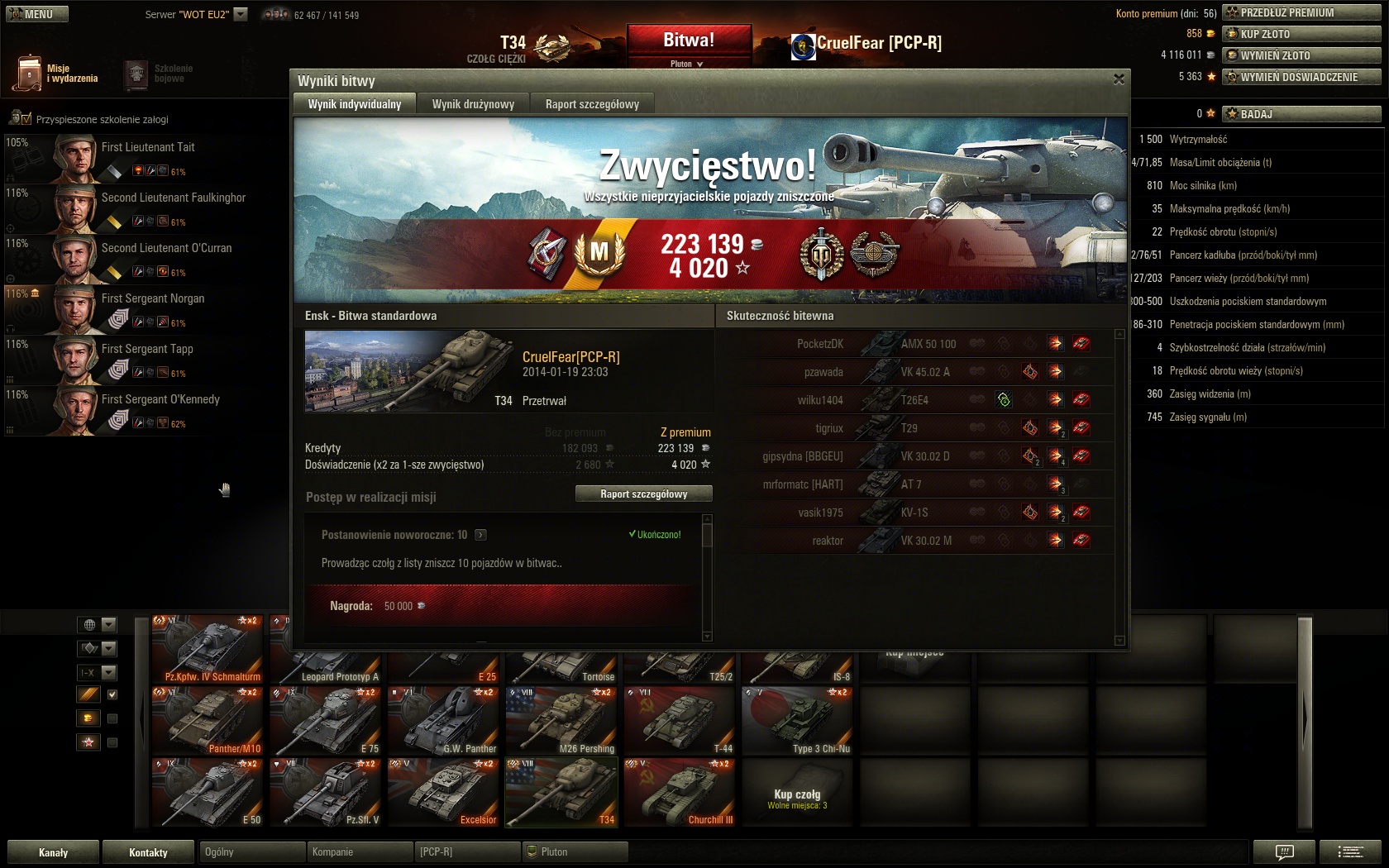The width and height of the screenshot is (1389, 868).
Task: Switch to the Ogólny chat tab
Action: pos(252,851)
